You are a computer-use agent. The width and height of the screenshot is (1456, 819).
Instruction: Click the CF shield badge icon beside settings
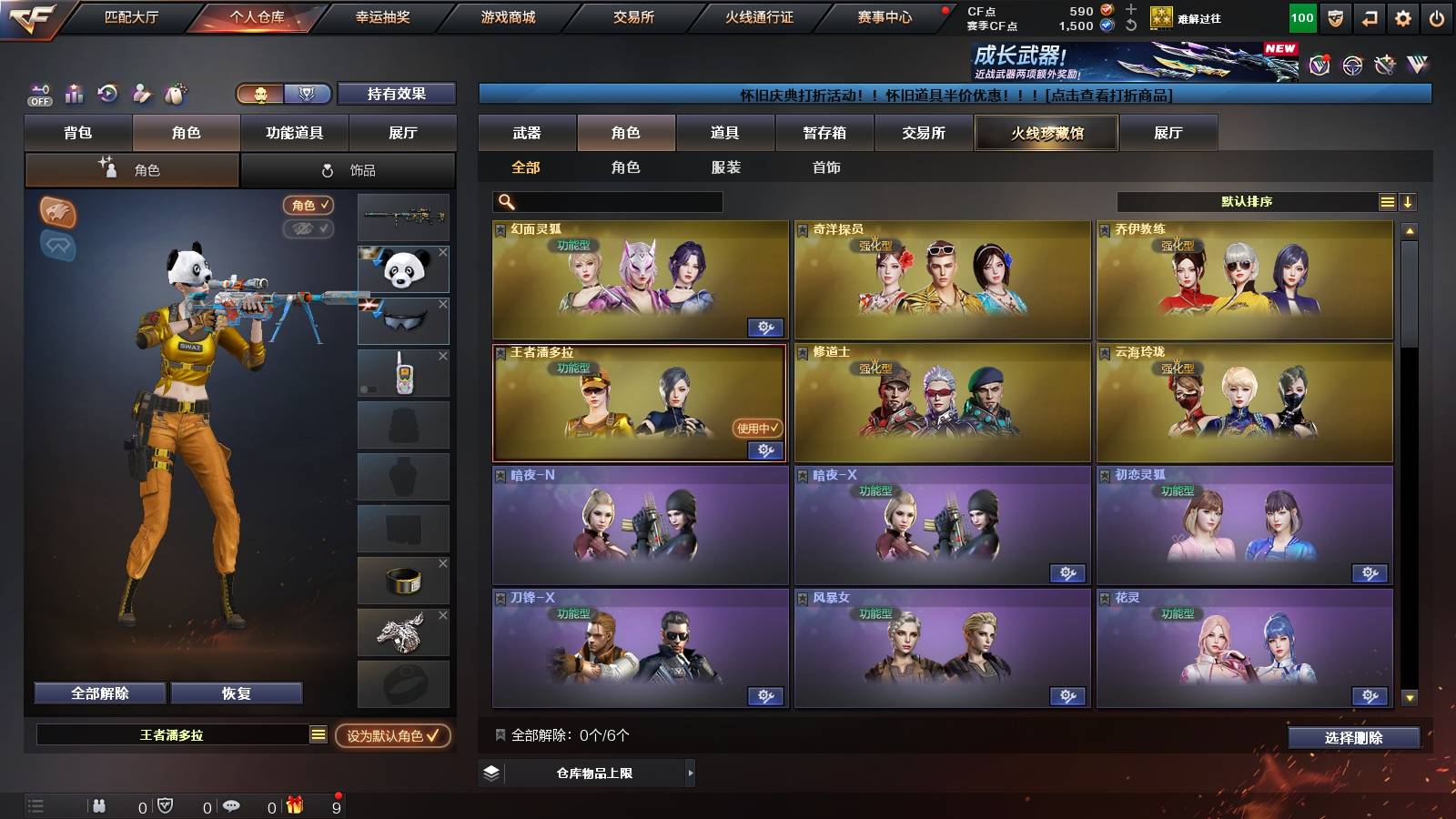[x=1336, y=15]
